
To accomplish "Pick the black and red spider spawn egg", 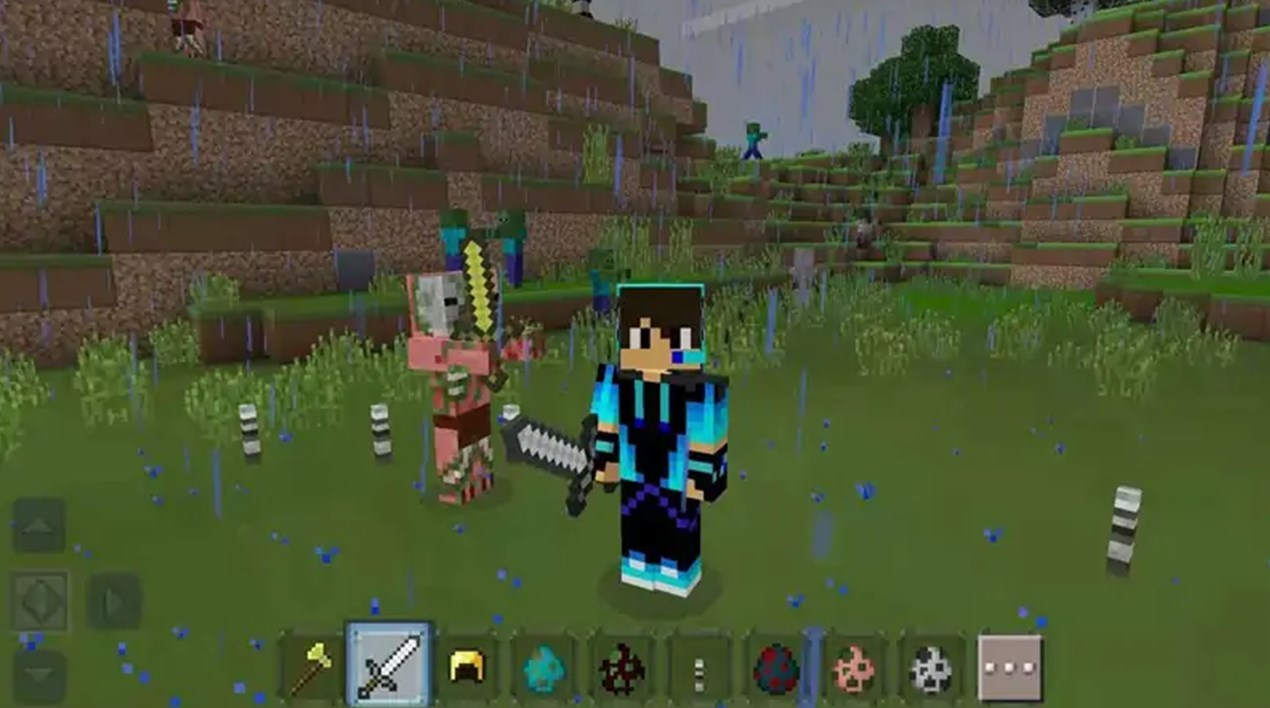I will click(621, 667).
